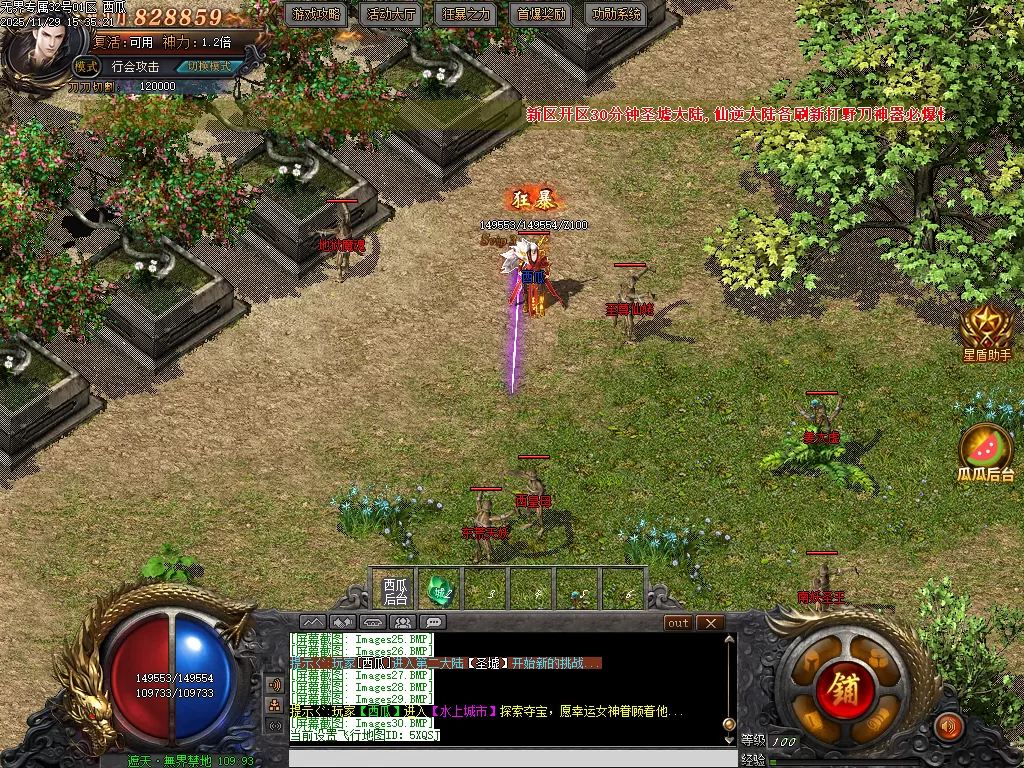Open the 活动大厅 activity hall
Screen dimensions: 1024x768
point(392,15)
